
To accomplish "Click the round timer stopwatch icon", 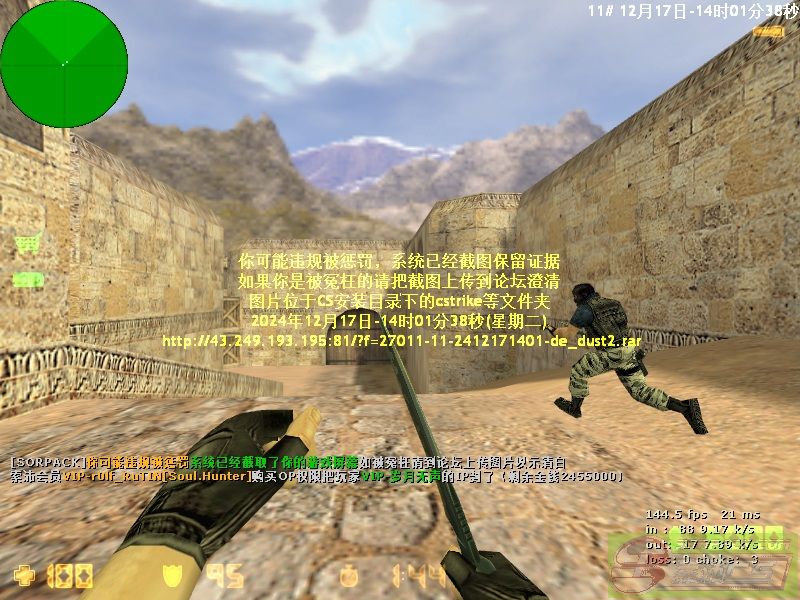I will pos(349,575).
